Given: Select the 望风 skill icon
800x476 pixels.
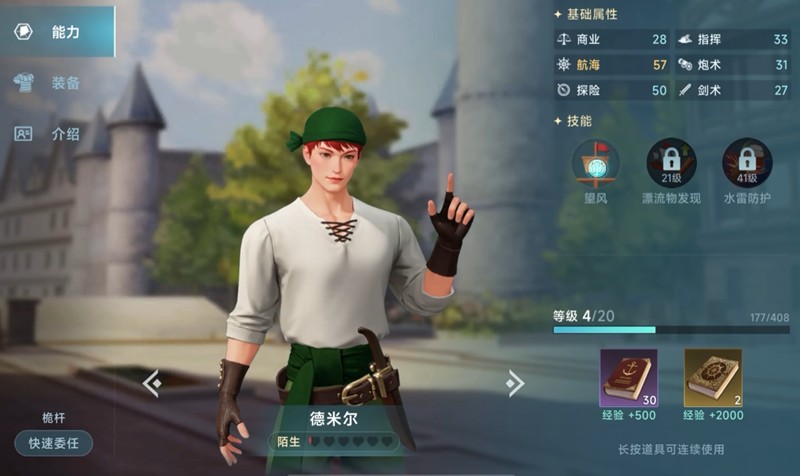Looking at the screenshot, I should click(x=595, y=163).
